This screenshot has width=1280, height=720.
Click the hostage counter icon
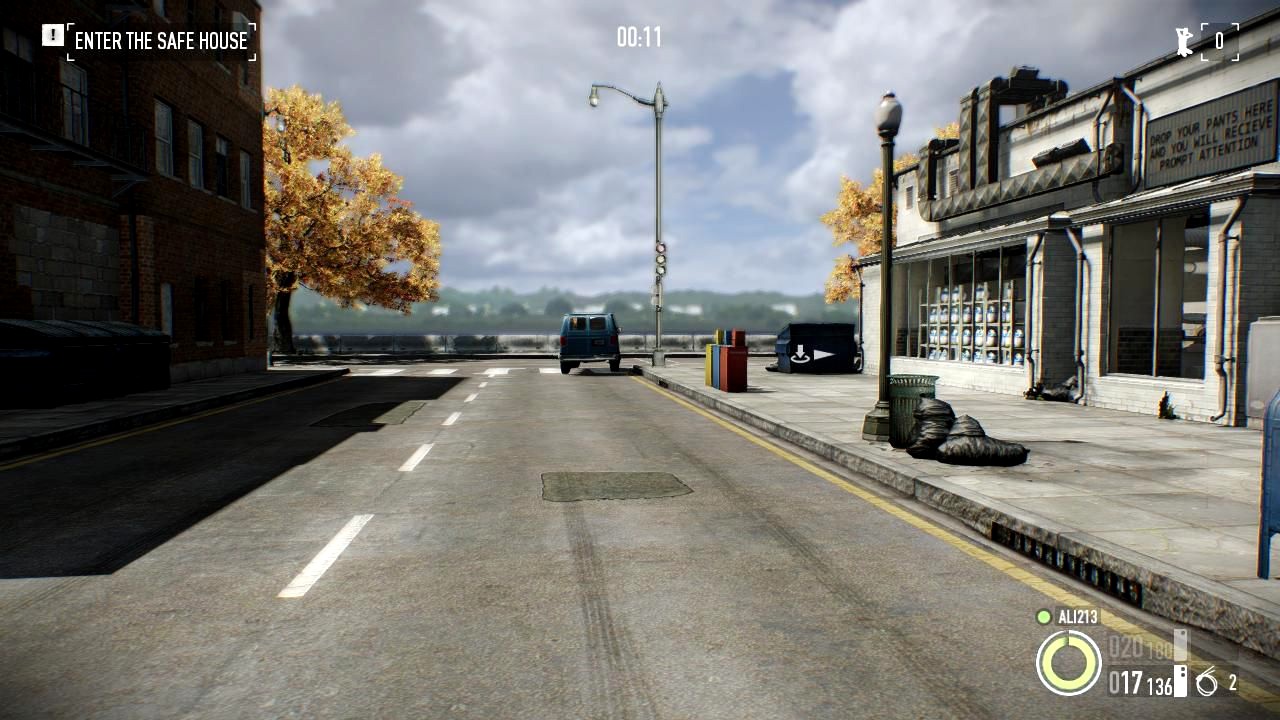click(1186, 41)
